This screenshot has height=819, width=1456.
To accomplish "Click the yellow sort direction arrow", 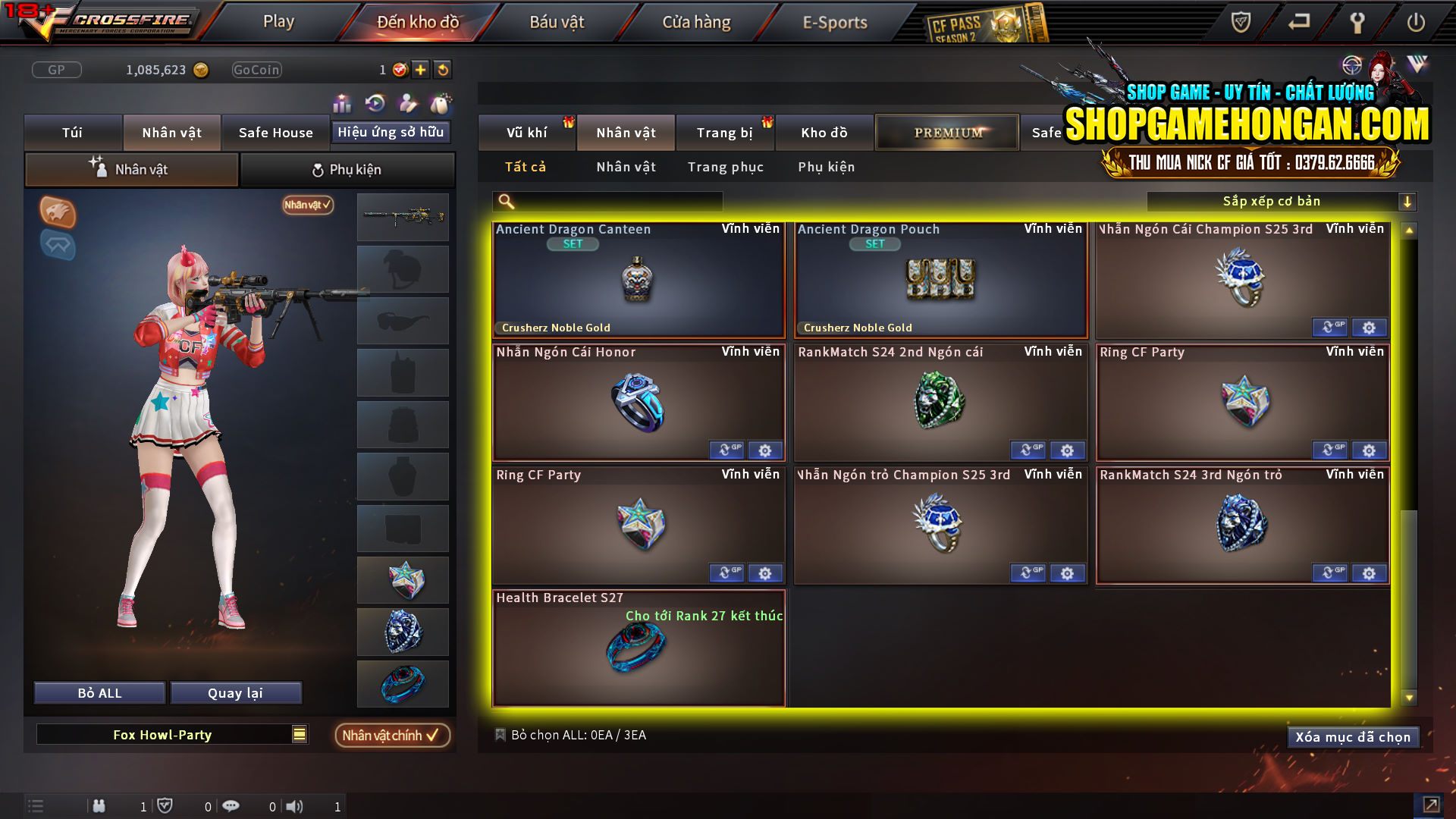I will coord(1408,202).
